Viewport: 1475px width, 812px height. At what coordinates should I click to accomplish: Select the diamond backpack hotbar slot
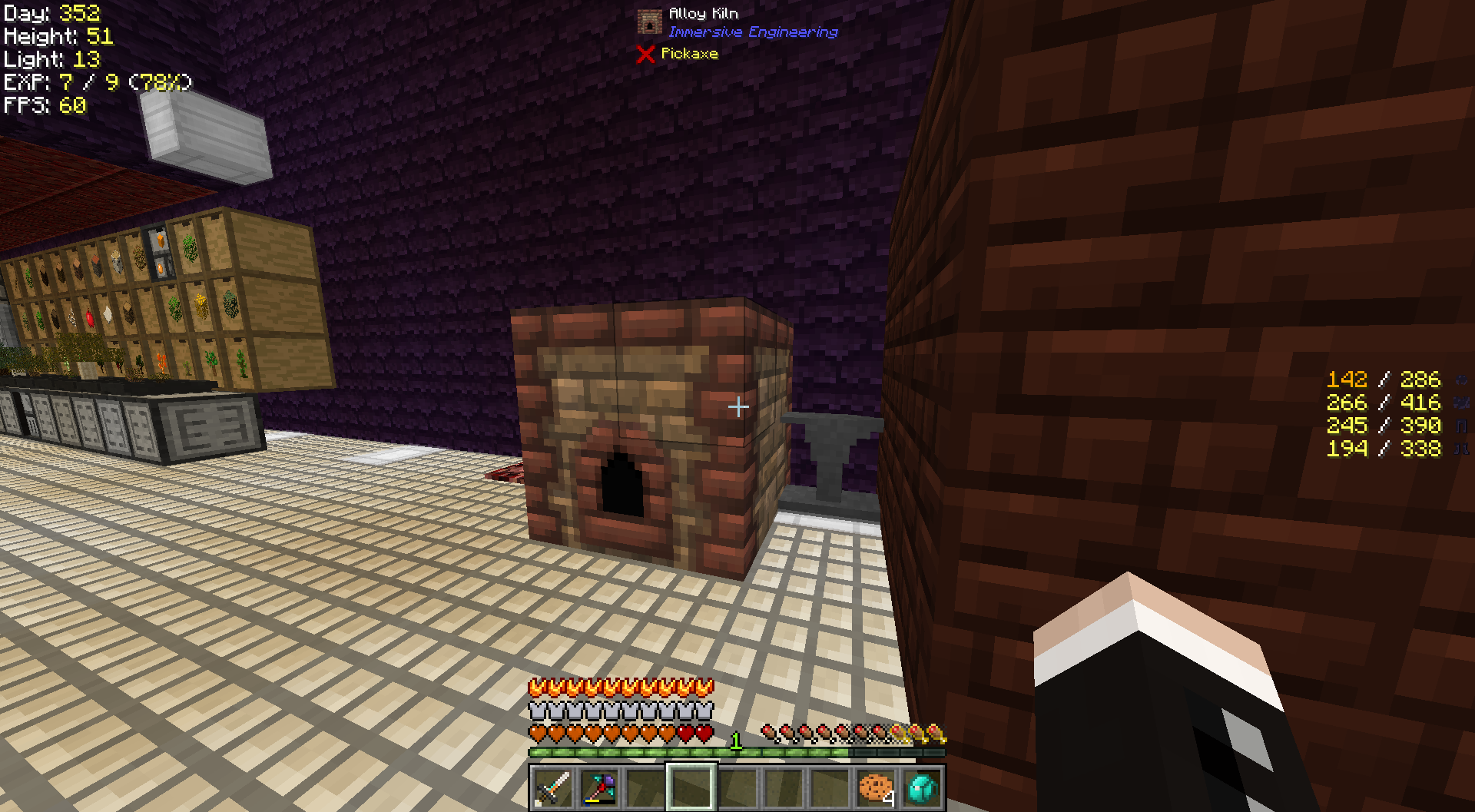(922, 787)
